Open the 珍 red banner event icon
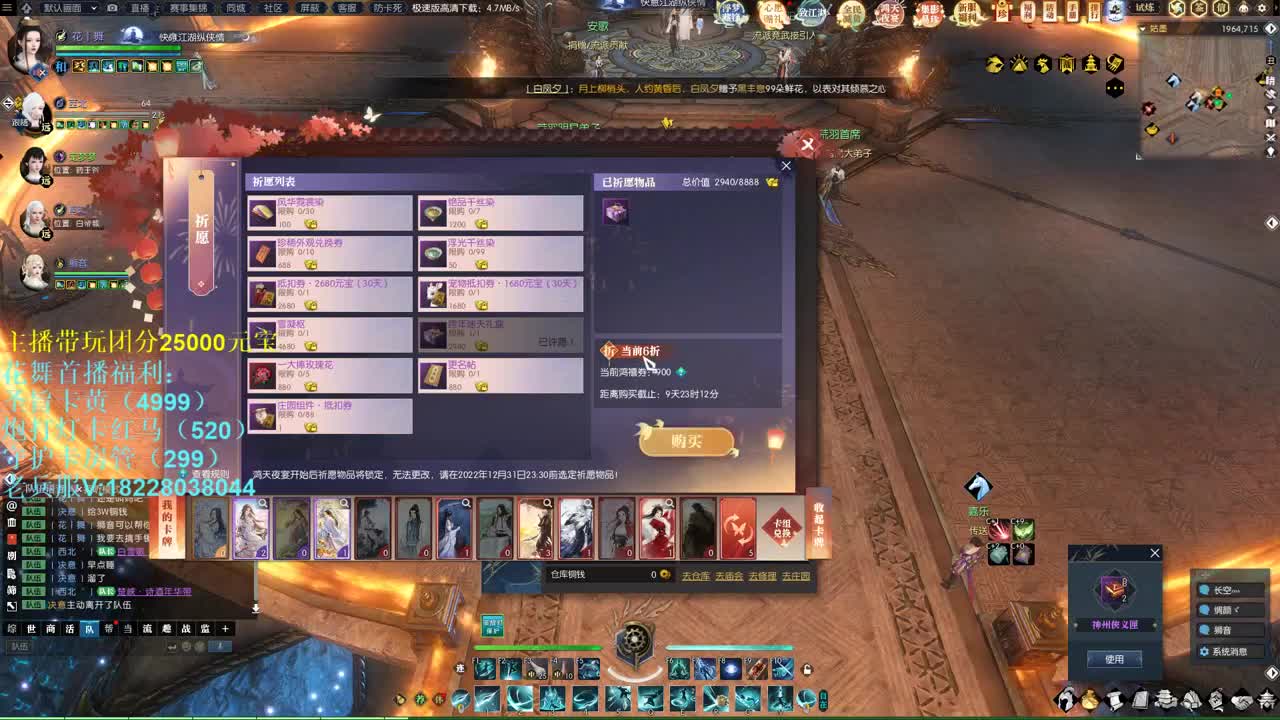The height and width of the screenshot is (720, 1280). [x=1003, y=11]
